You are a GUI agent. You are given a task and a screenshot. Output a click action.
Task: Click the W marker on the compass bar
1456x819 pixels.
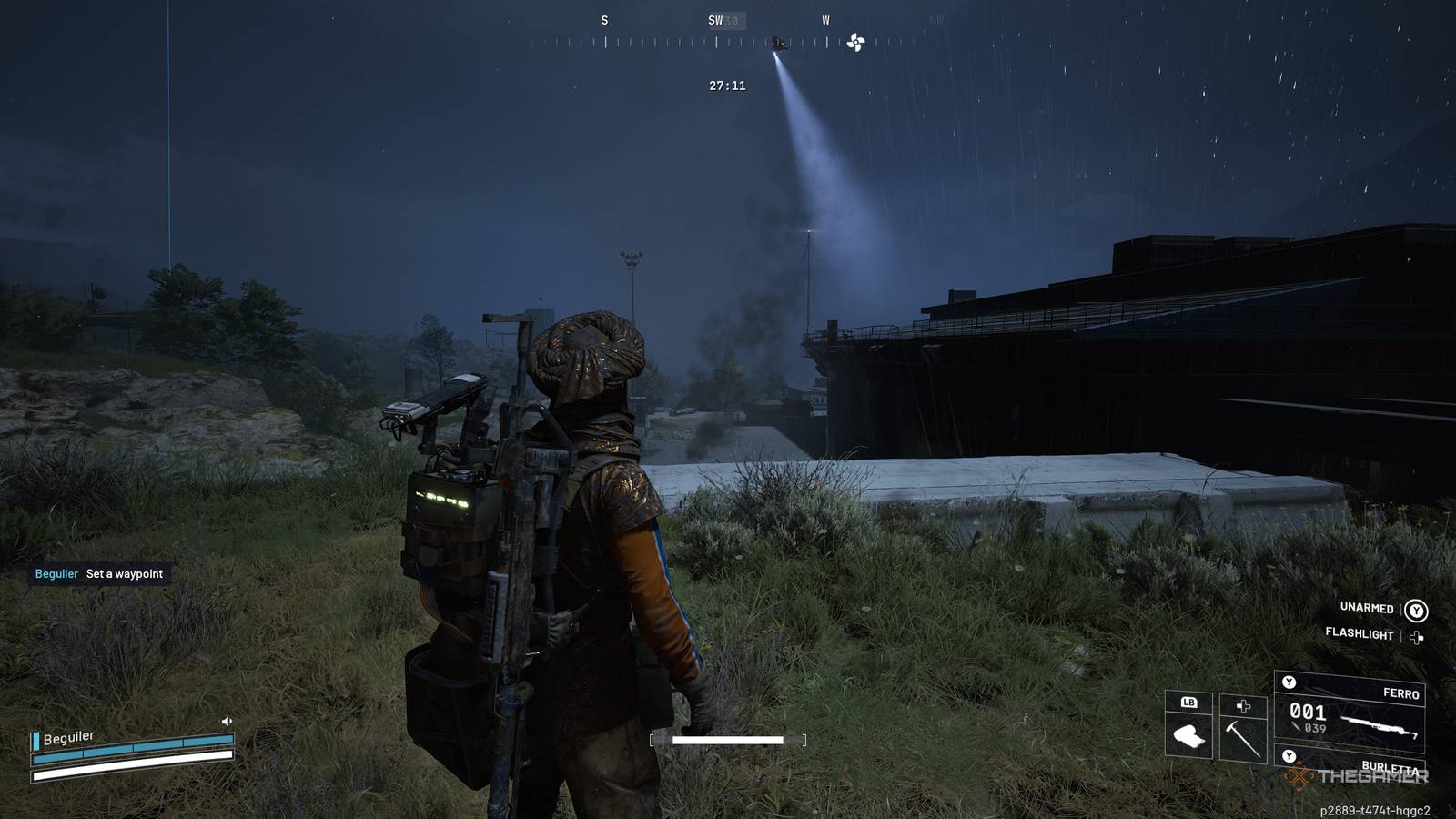[x=826, y=18]
